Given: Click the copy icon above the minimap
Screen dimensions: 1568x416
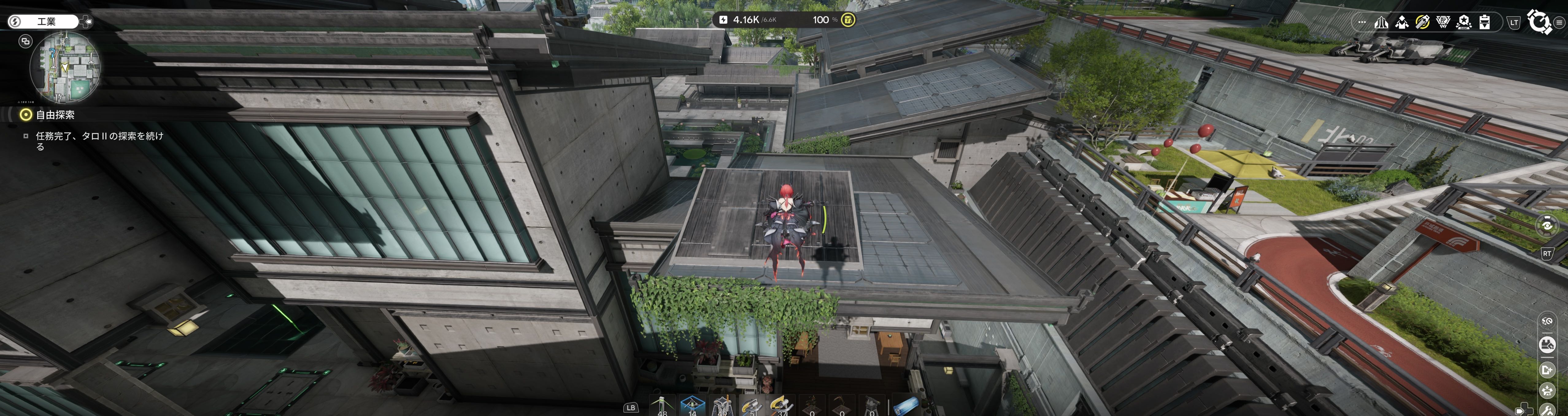Looking at the screenshot, I should [x=25, y=41].
